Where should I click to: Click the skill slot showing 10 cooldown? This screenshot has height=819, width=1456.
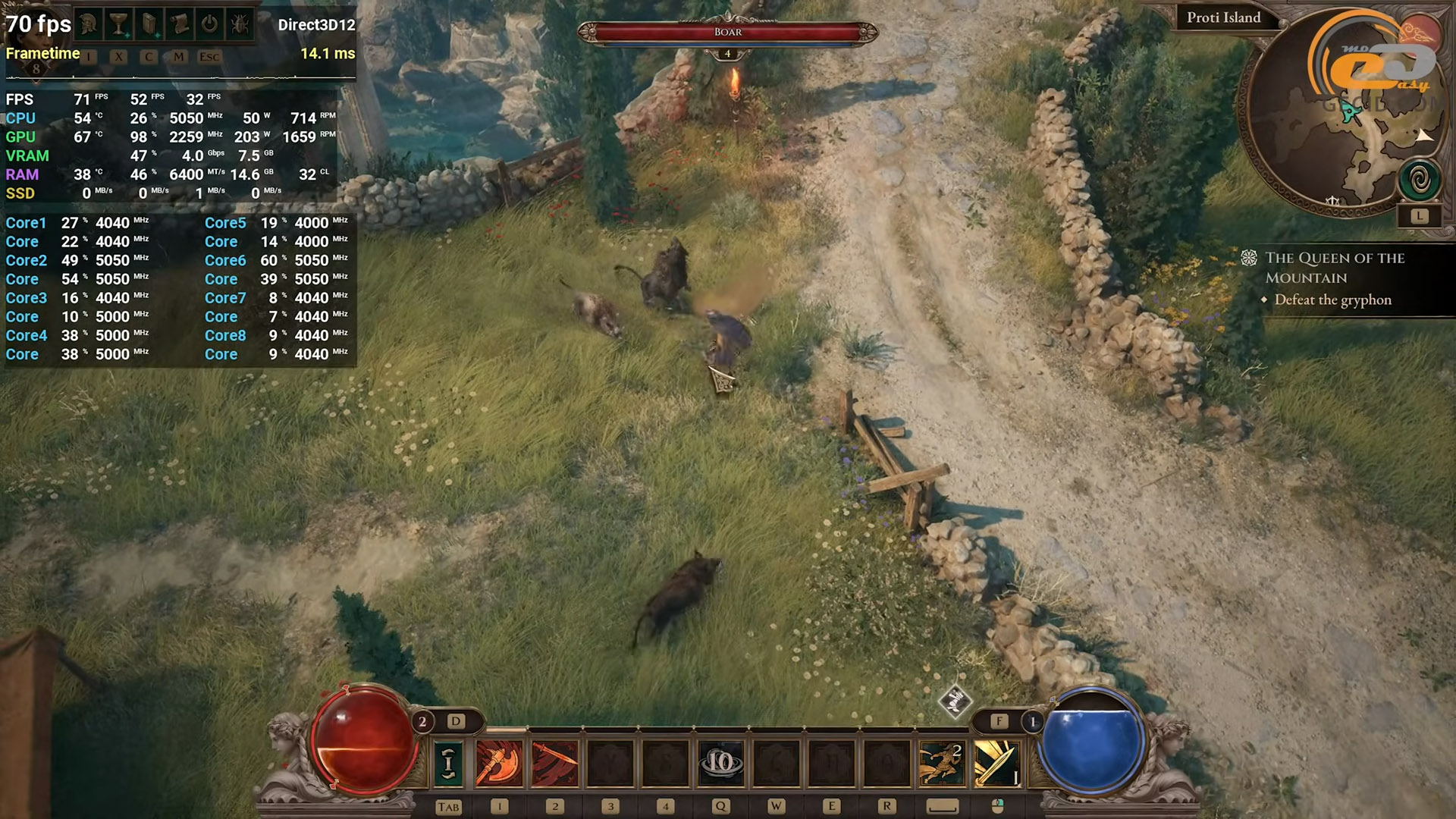(720, 763)
